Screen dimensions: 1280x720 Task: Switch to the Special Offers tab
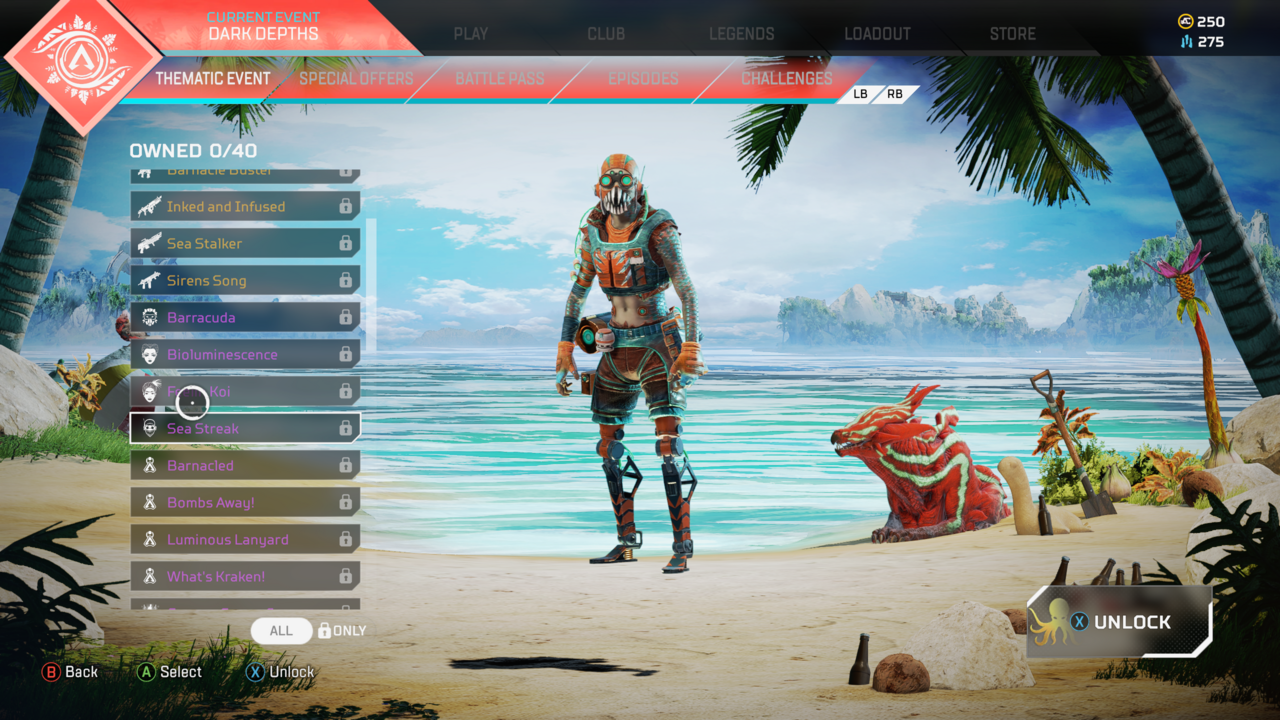[356, 79]
